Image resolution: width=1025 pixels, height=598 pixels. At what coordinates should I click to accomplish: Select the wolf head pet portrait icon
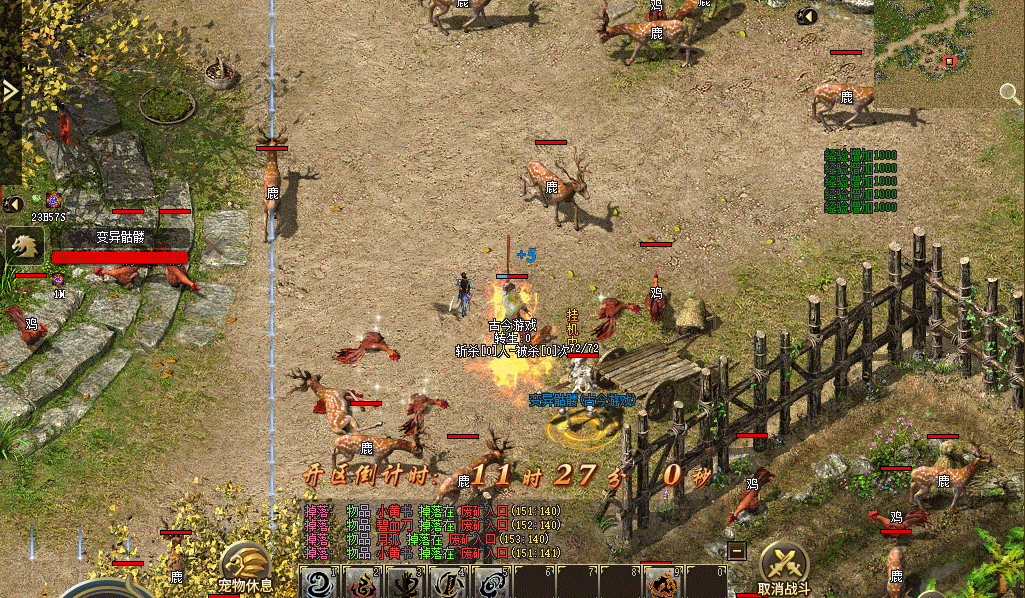tap(24, 245)
